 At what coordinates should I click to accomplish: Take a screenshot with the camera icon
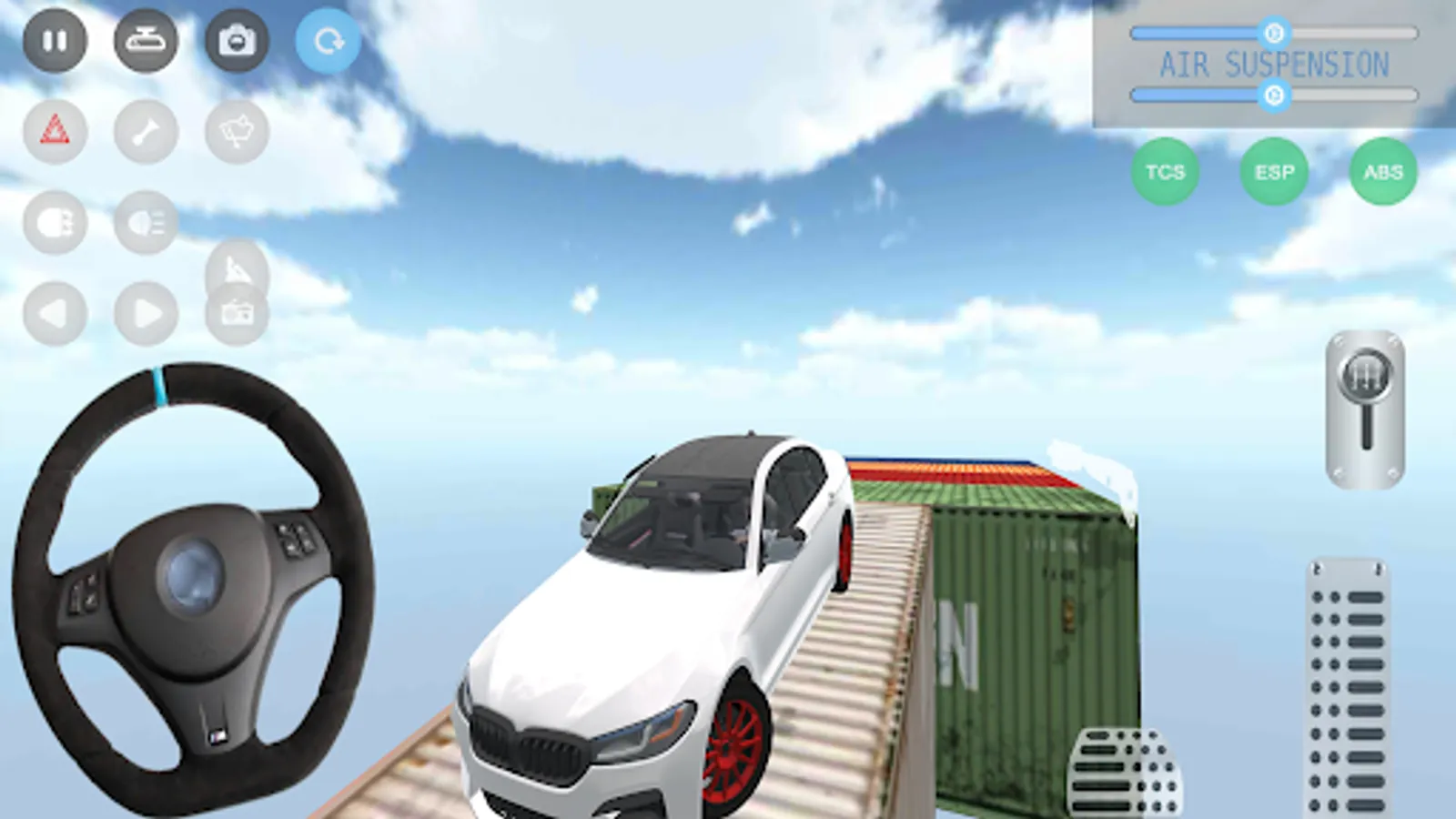(236, 41)
